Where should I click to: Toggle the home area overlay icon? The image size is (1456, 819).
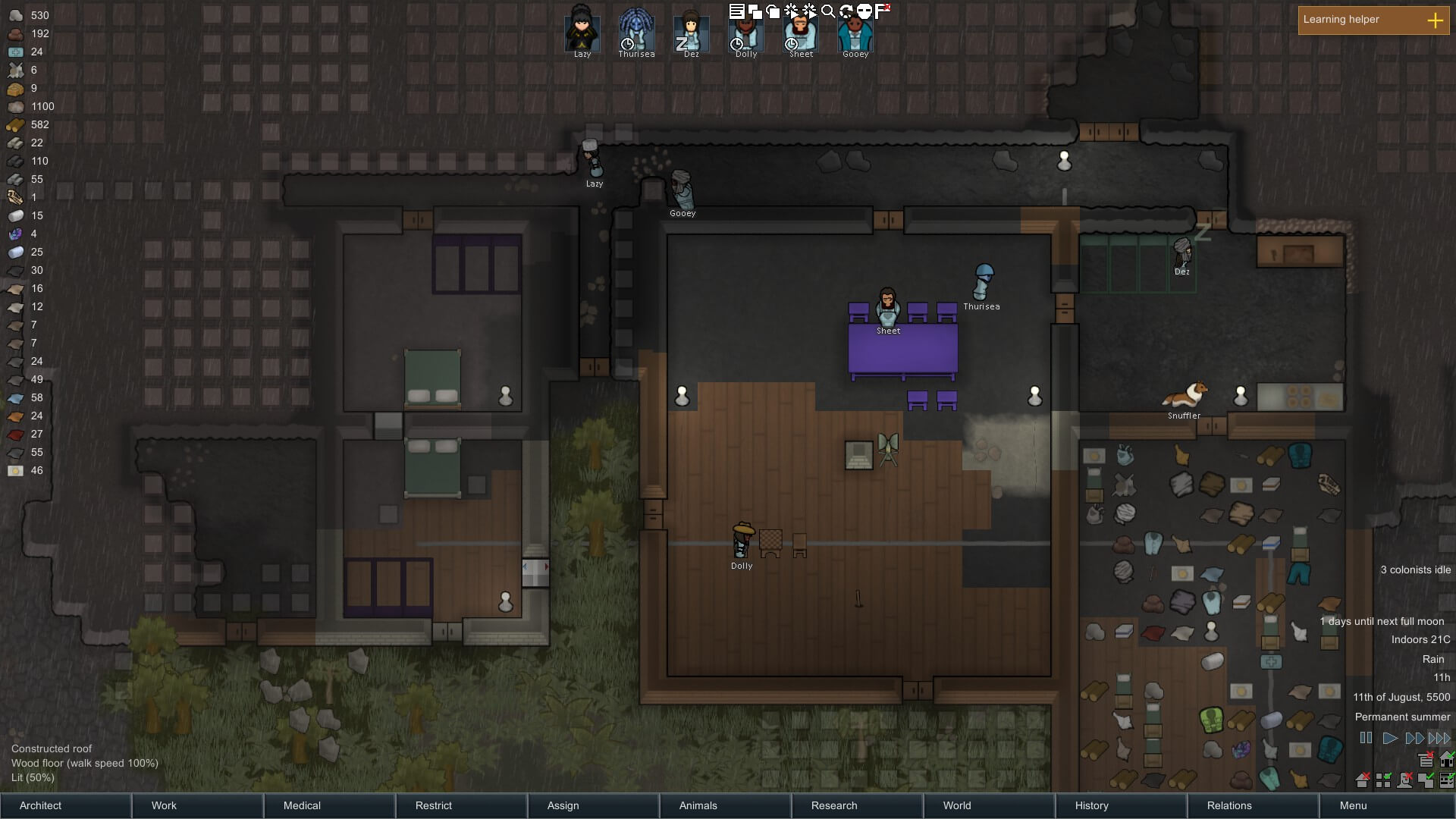(1447, 758)
